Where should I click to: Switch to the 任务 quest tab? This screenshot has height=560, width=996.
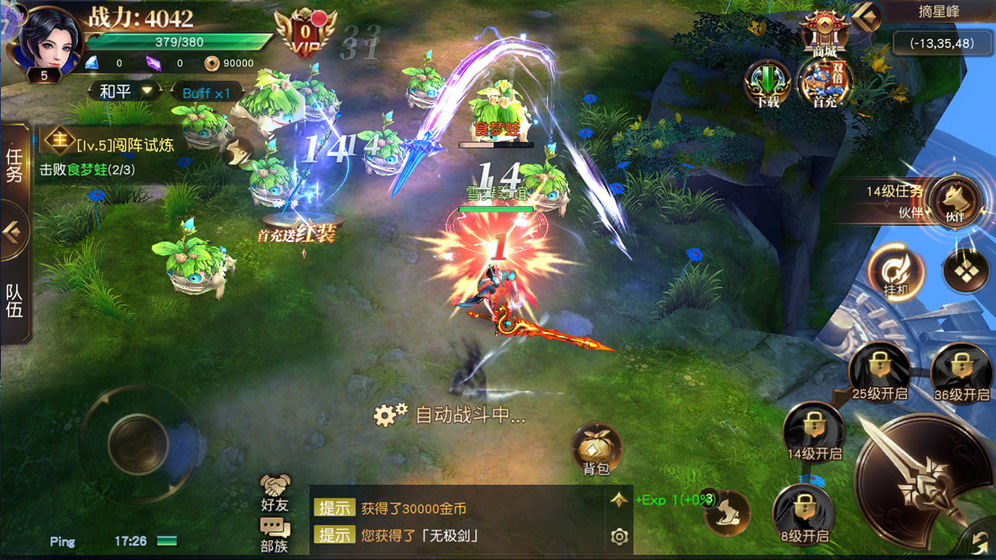point(15,165)
